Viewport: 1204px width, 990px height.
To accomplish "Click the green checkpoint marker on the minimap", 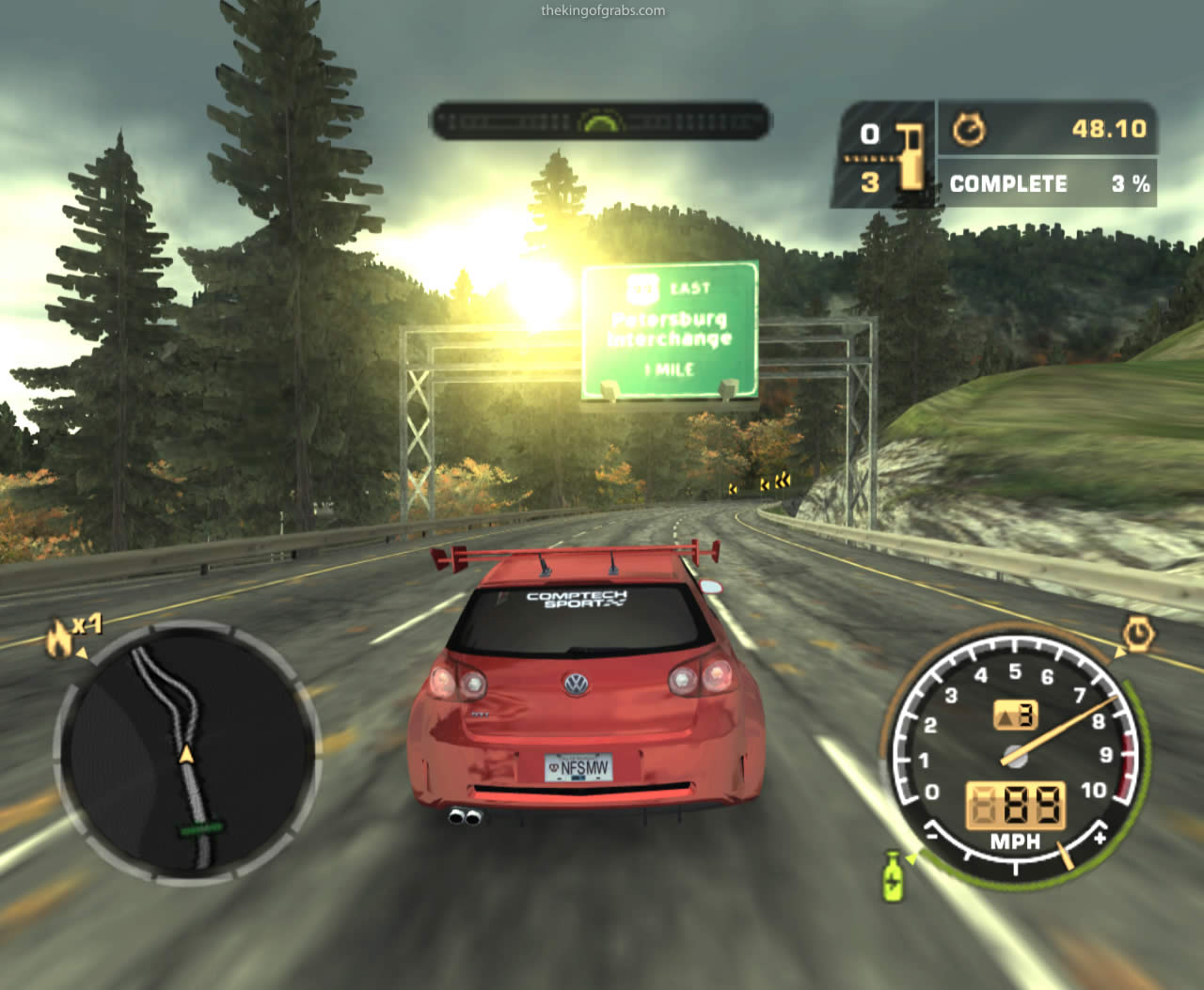I will click(201, 828).
